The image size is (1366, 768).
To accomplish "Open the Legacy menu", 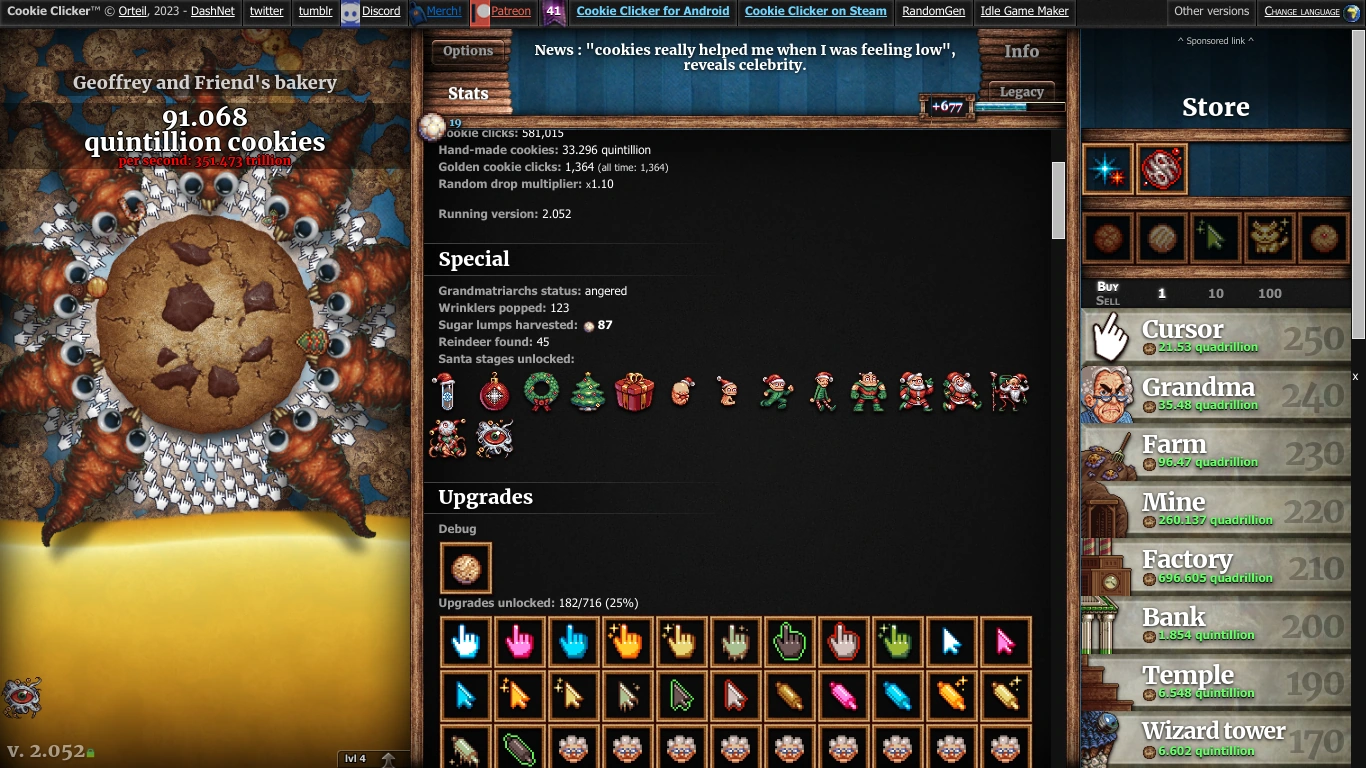I will pos(1021,91).
